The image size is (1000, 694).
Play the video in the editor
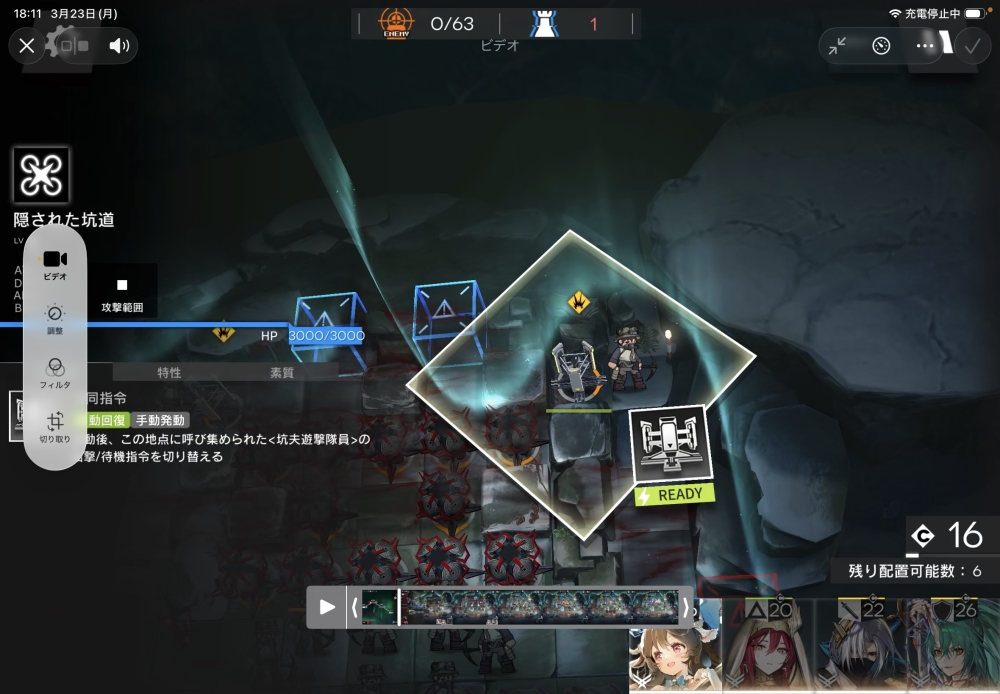[326, 606]
